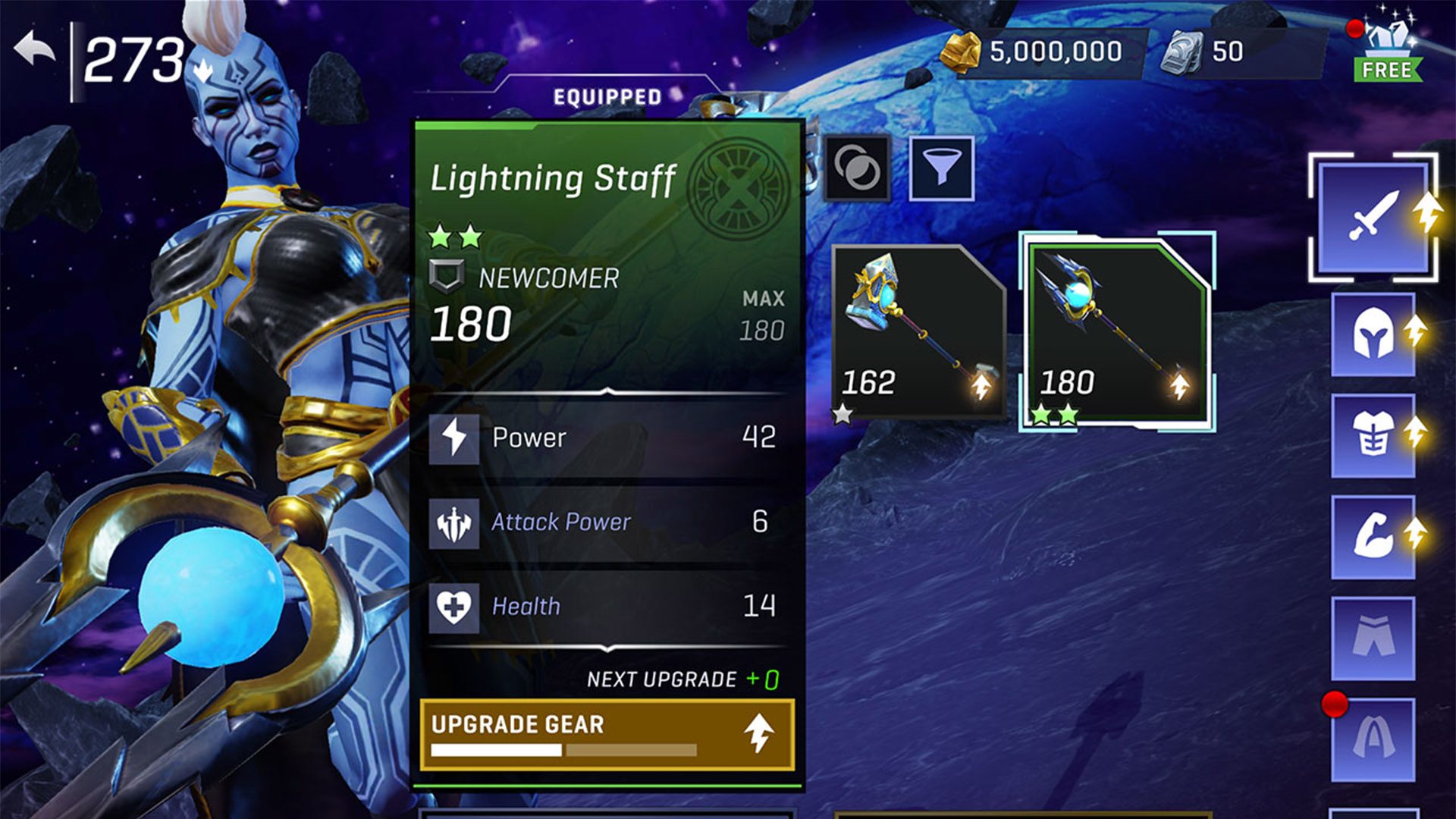Switch to the sword weapon slot
The image size is (1456, 819).
pos(1373,218)
